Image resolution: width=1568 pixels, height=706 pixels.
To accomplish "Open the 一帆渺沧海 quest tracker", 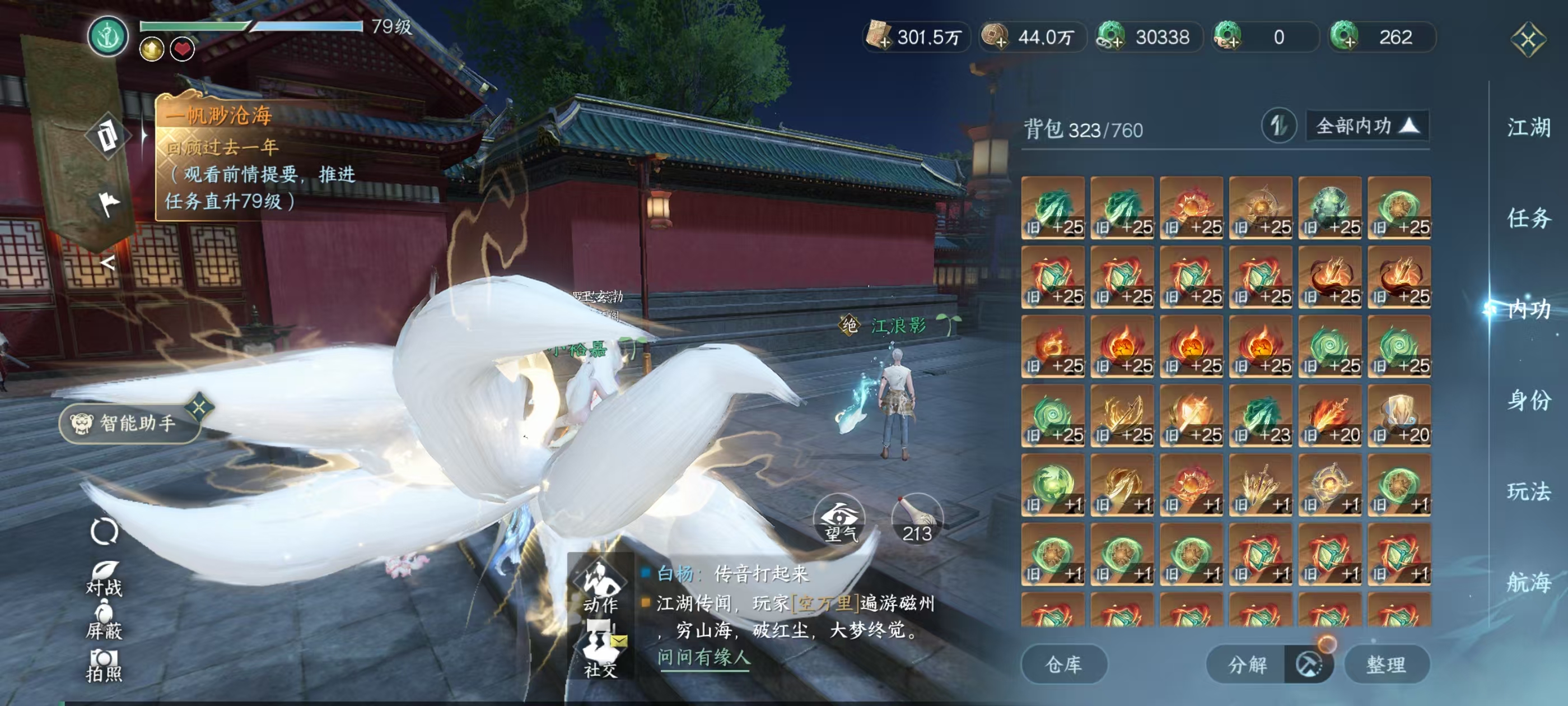I will tap(219, 115).
